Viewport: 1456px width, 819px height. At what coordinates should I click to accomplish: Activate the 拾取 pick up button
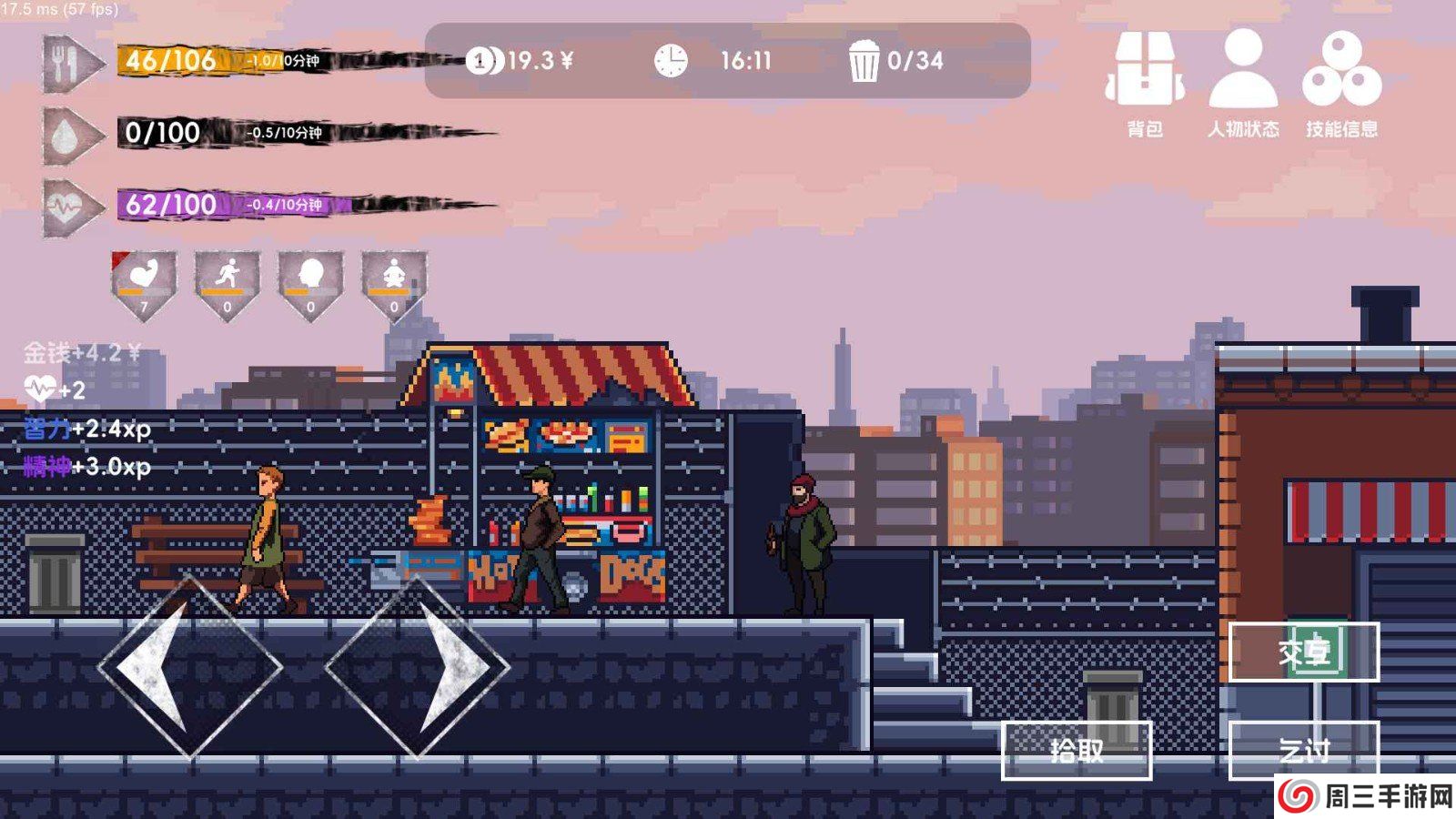pyautogui.click(x=1077, y=750)
